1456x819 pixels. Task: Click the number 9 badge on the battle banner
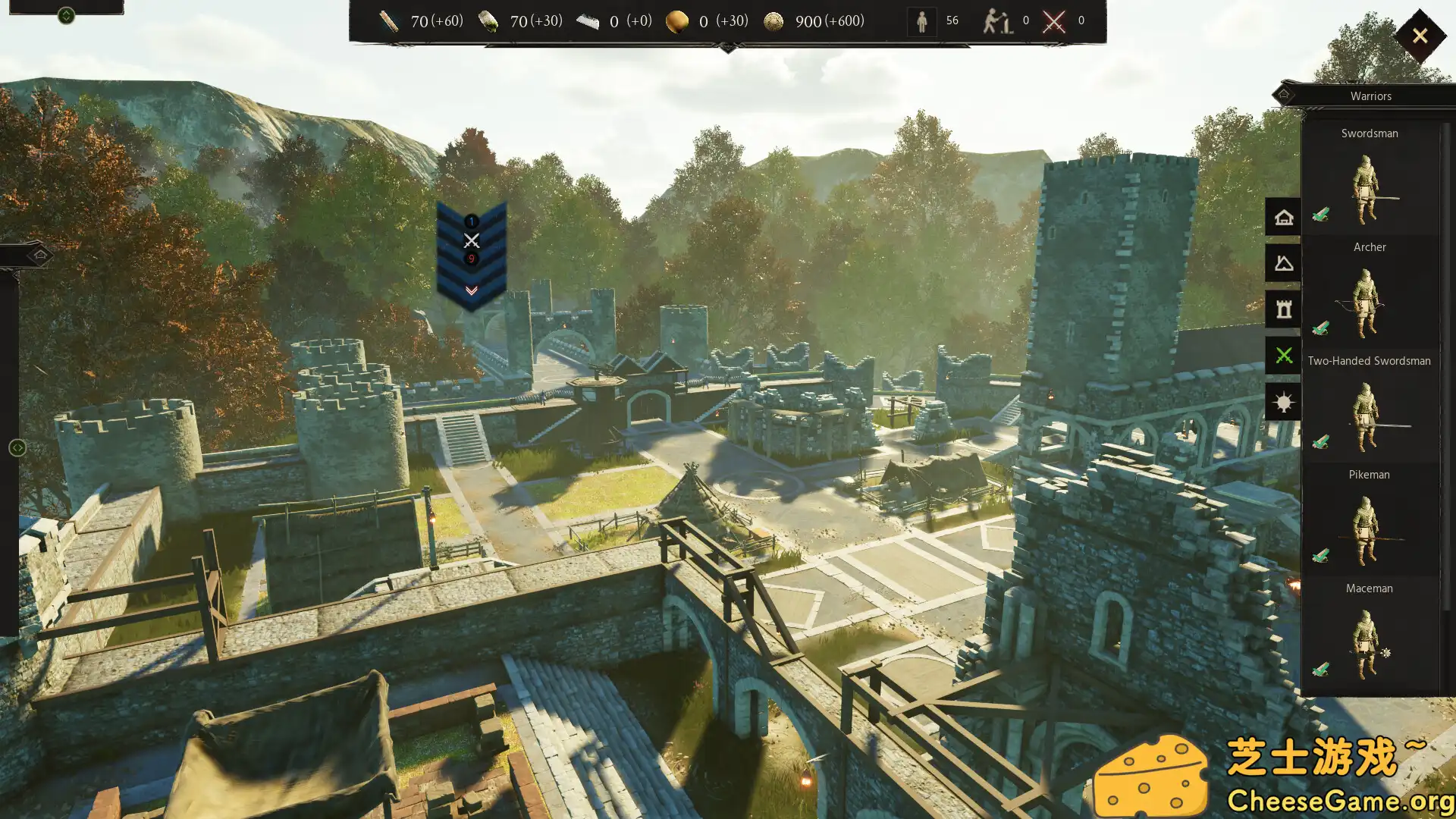(x=471, y=260)
